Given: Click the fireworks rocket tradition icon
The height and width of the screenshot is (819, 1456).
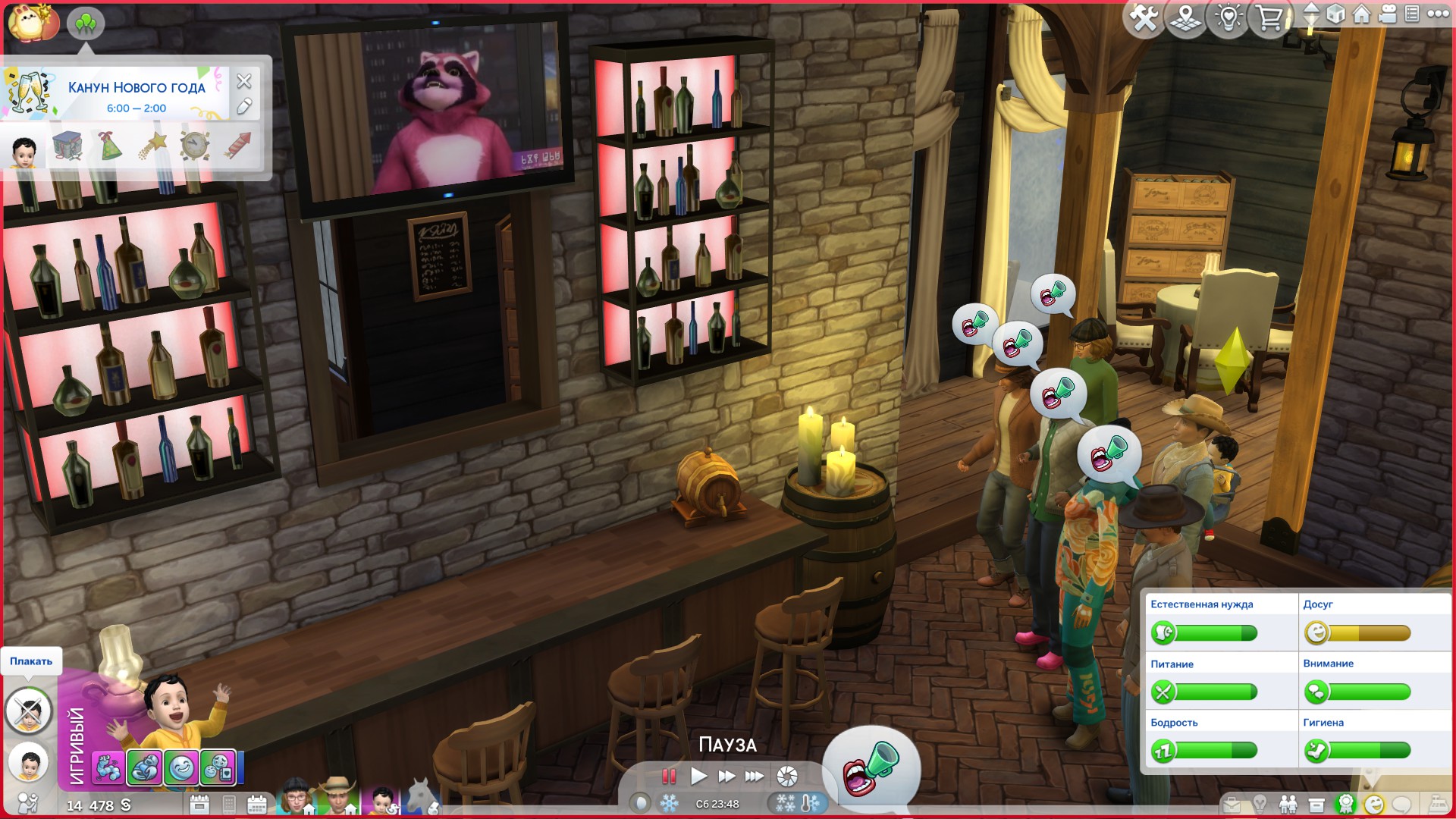Looking at the screenshot, I should coord(237,146).
